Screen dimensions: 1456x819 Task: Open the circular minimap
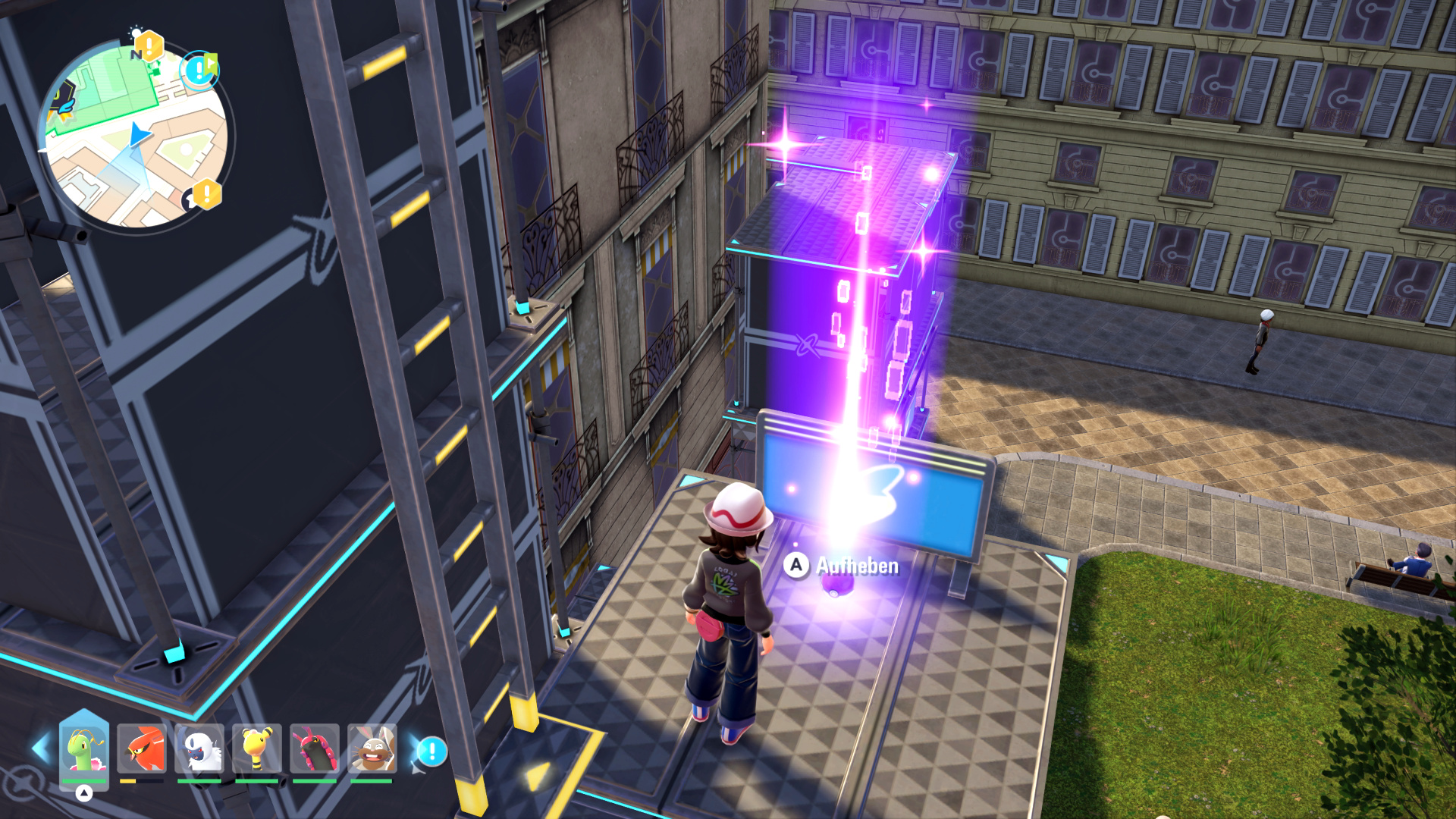coord(136,136)
